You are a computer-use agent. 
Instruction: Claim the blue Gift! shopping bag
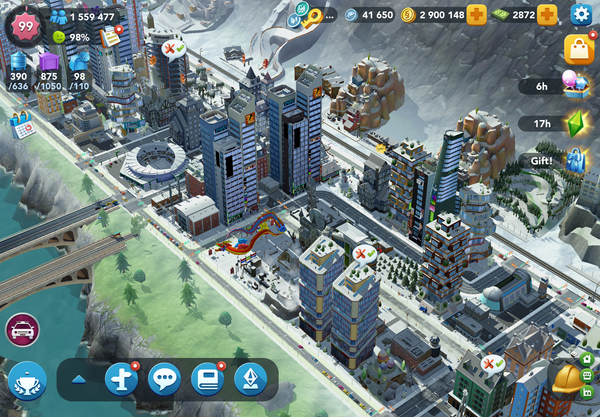coord(577,160)
